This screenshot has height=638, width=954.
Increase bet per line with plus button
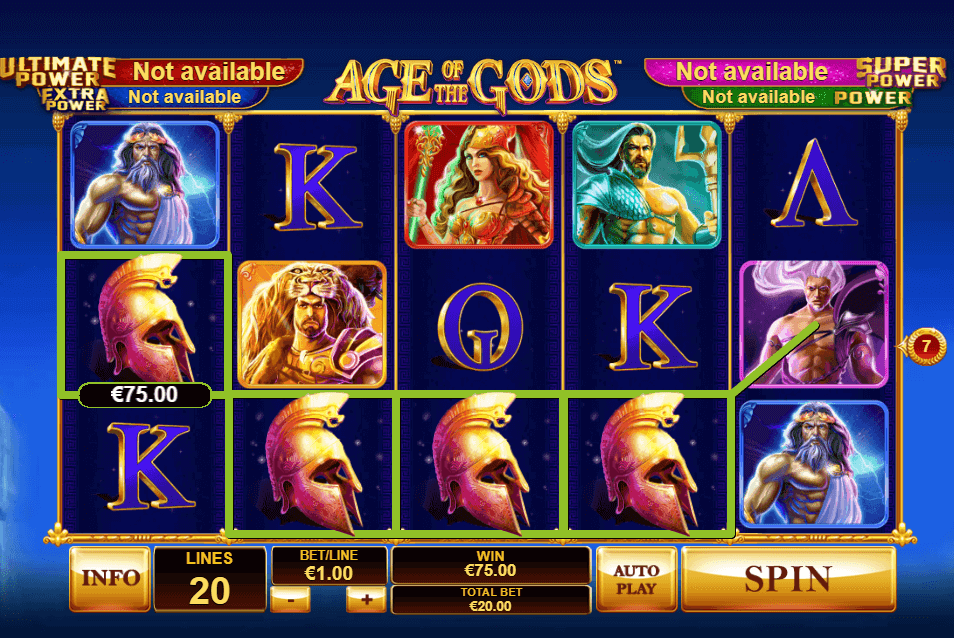point(366,599)
